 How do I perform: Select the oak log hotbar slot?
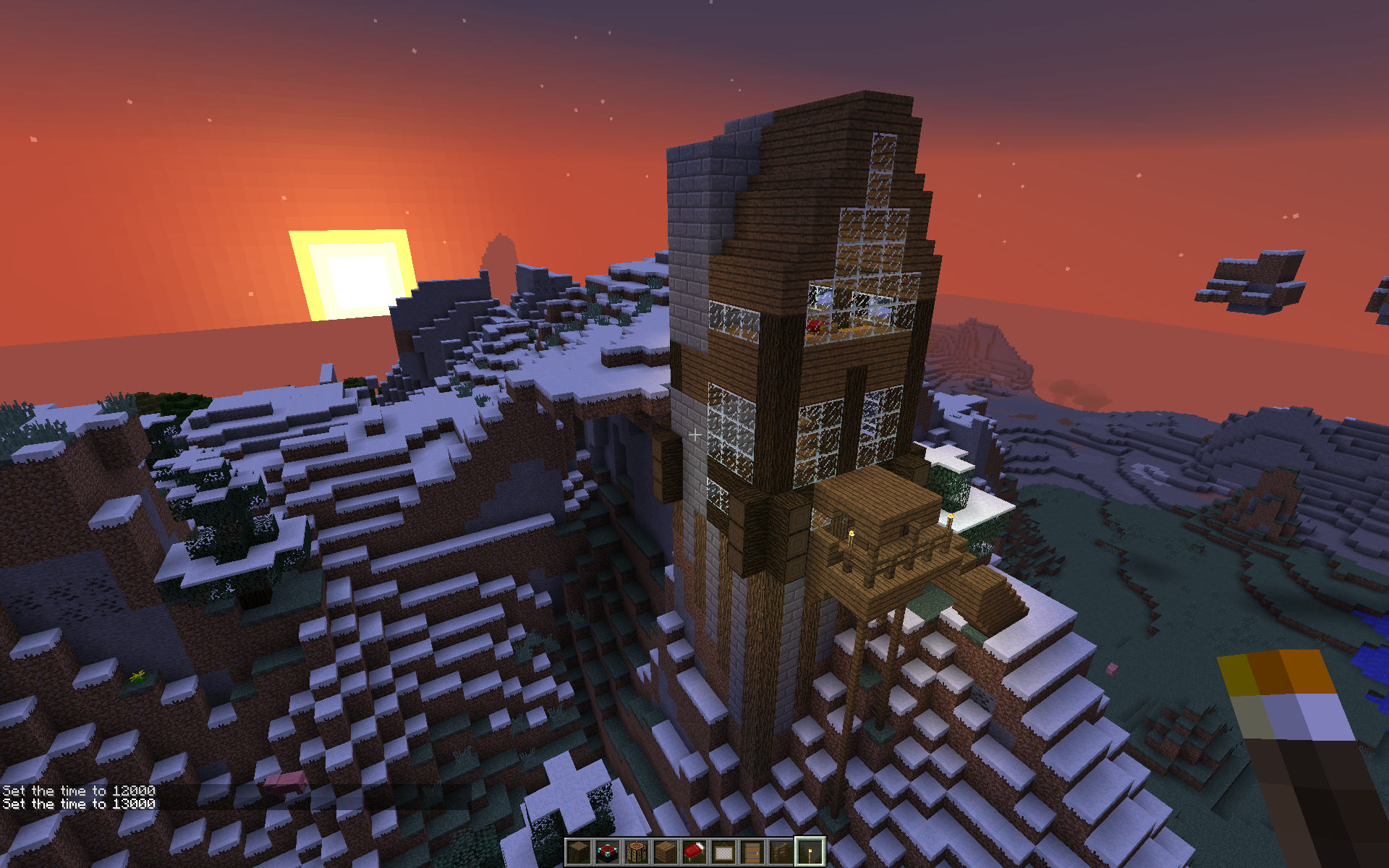(579, 853)
